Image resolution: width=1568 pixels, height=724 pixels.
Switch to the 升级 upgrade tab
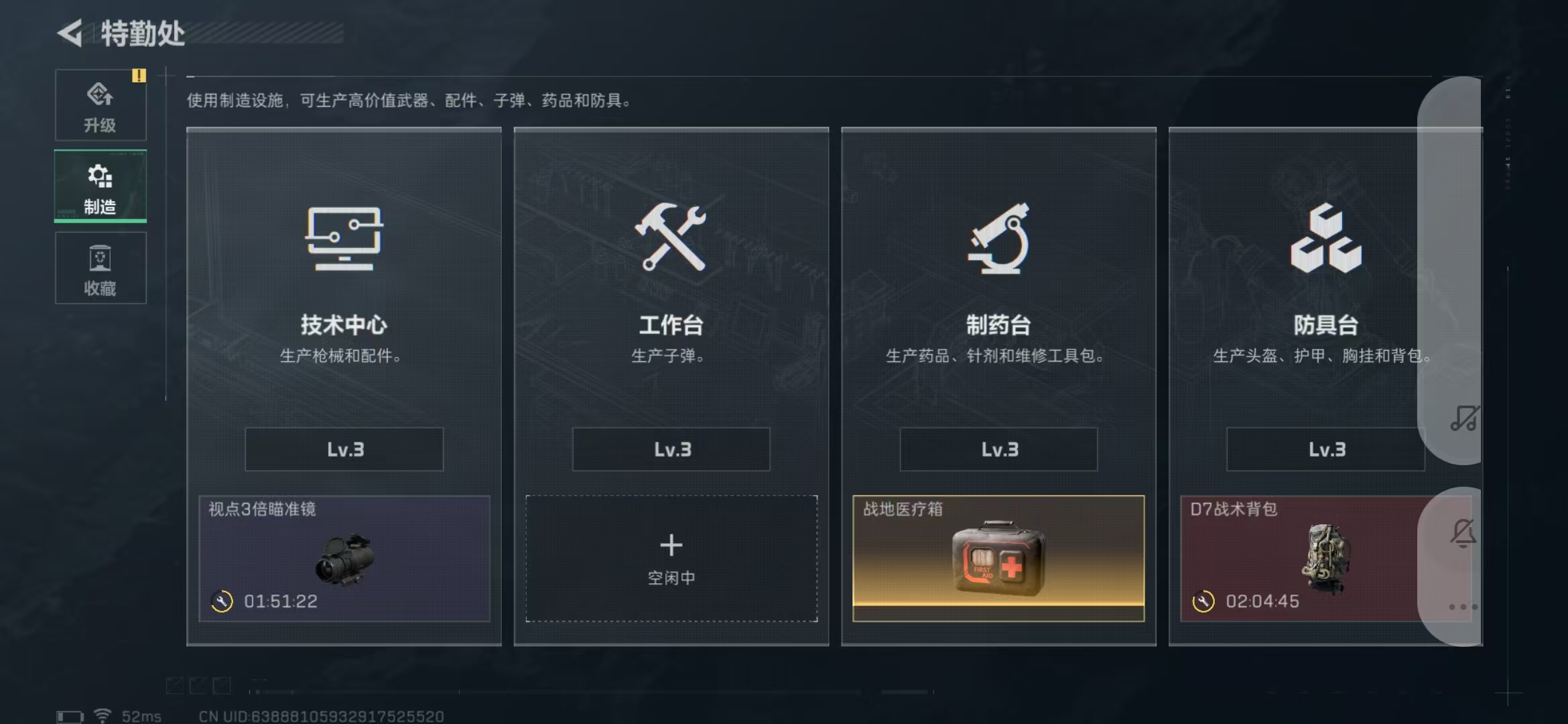tap(100, 104)
